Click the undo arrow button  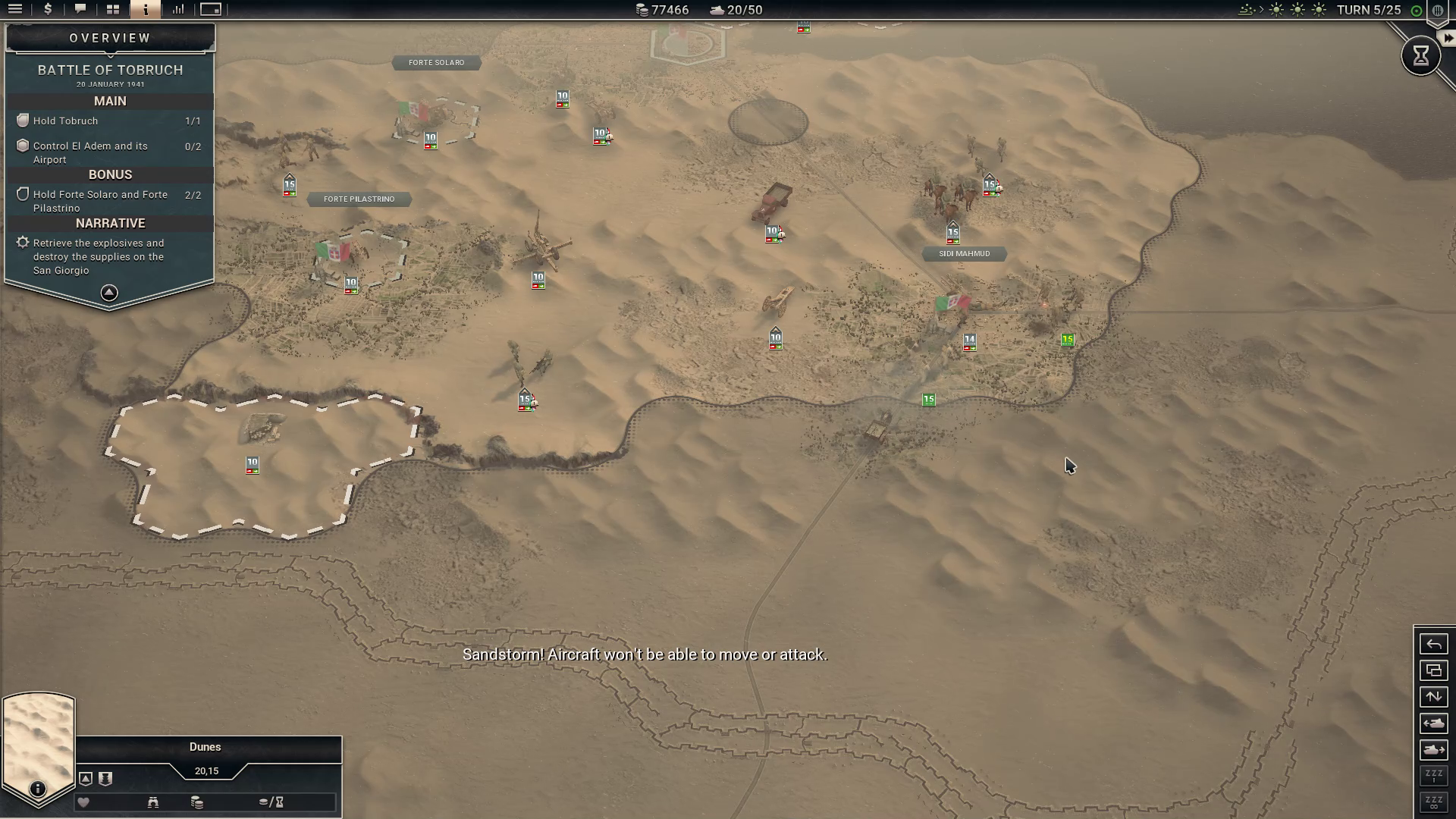coord(1433,645)
